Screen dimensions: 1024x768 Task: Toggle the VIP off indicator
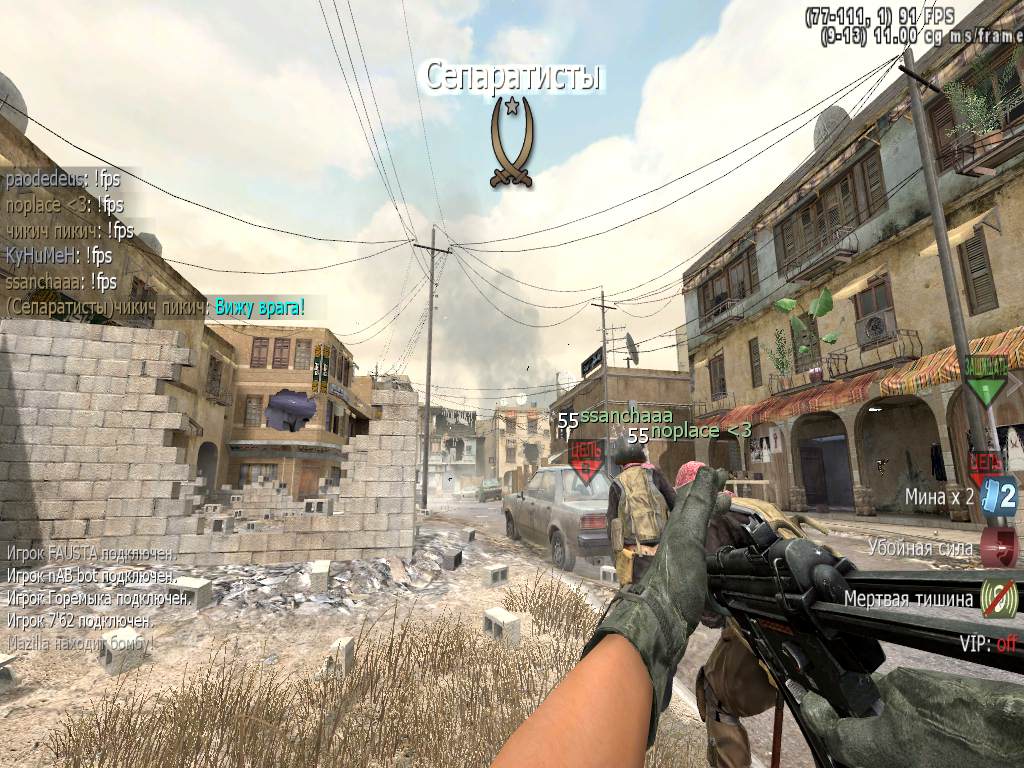[x=988, y=643]
